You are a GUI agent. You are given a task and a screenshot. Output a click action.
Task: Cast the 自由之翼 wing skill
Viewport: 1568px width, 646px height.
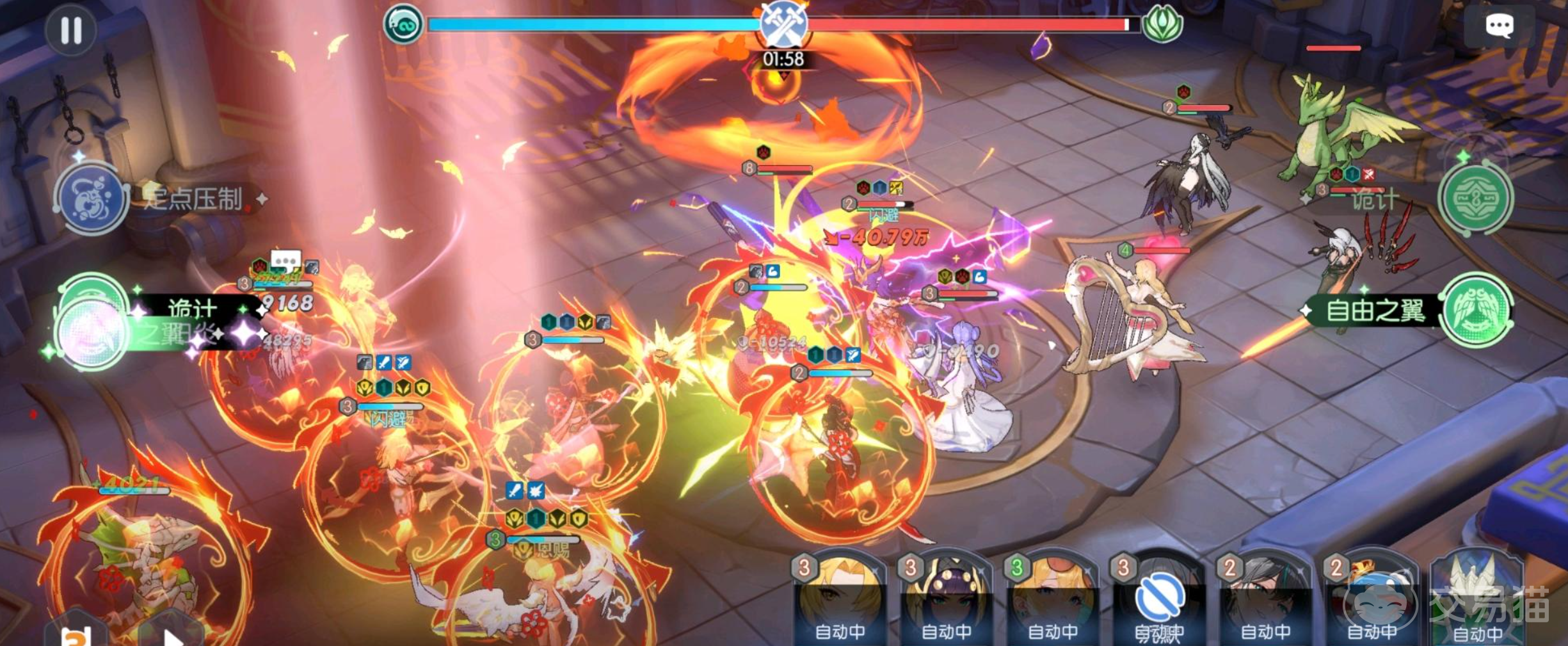pos(1476,311)
